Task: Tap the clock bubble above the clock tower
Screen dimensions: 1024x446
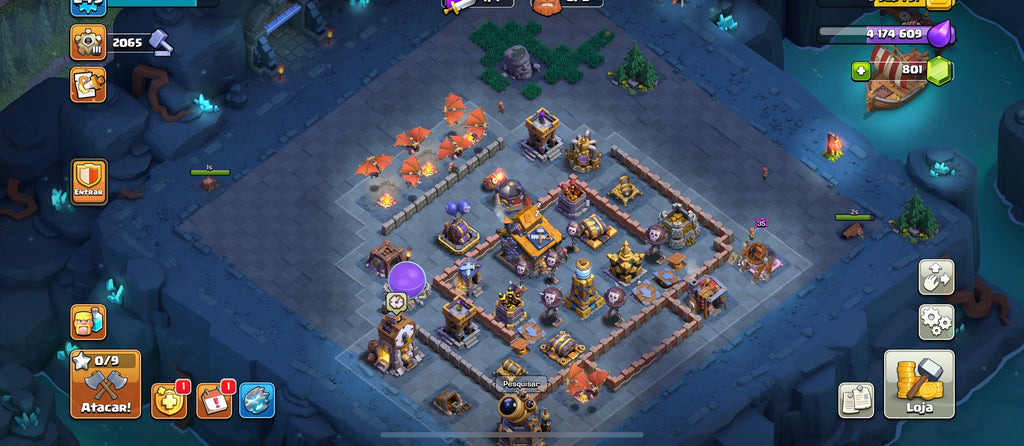Action: click(396, 300)
